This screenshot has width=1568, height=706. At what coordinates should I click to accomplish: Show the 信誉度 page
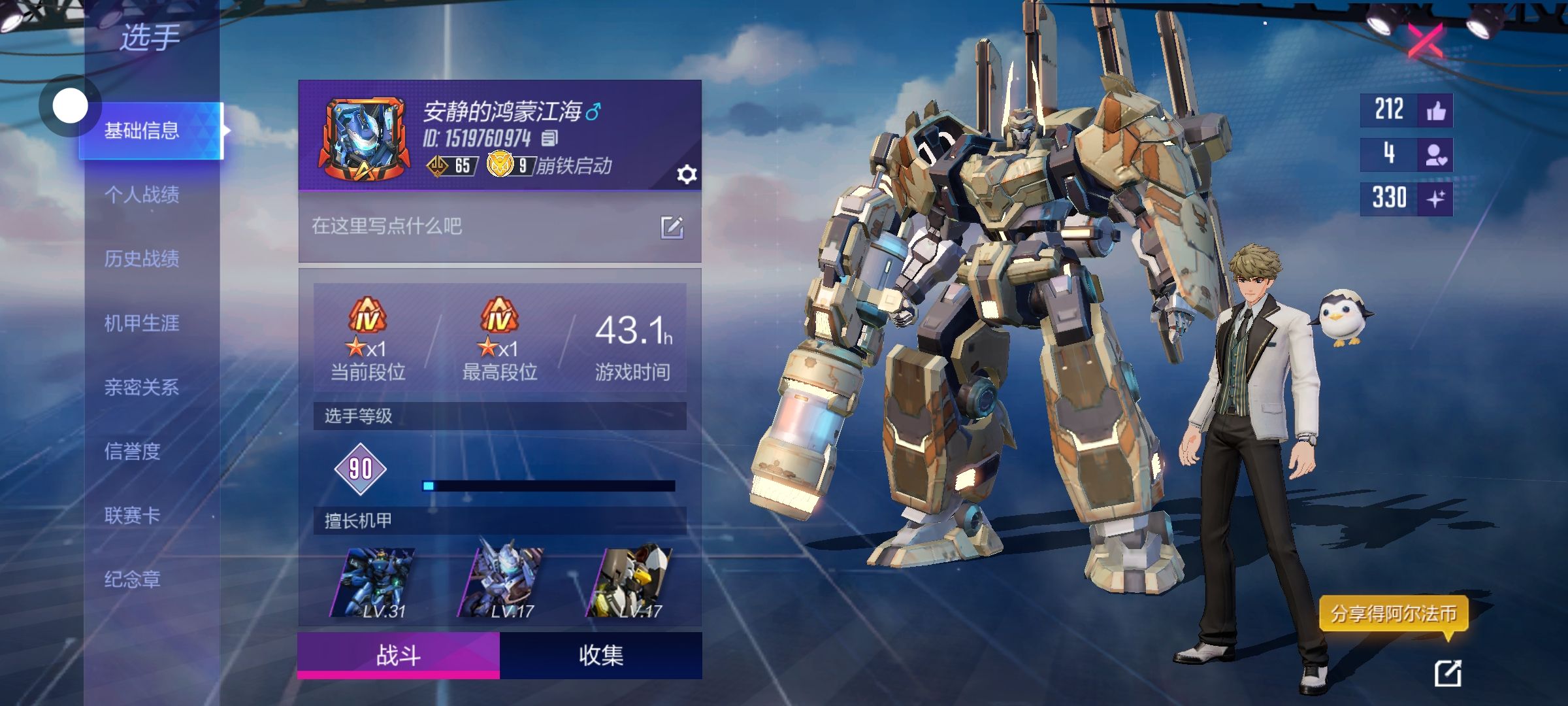(133, 451)
